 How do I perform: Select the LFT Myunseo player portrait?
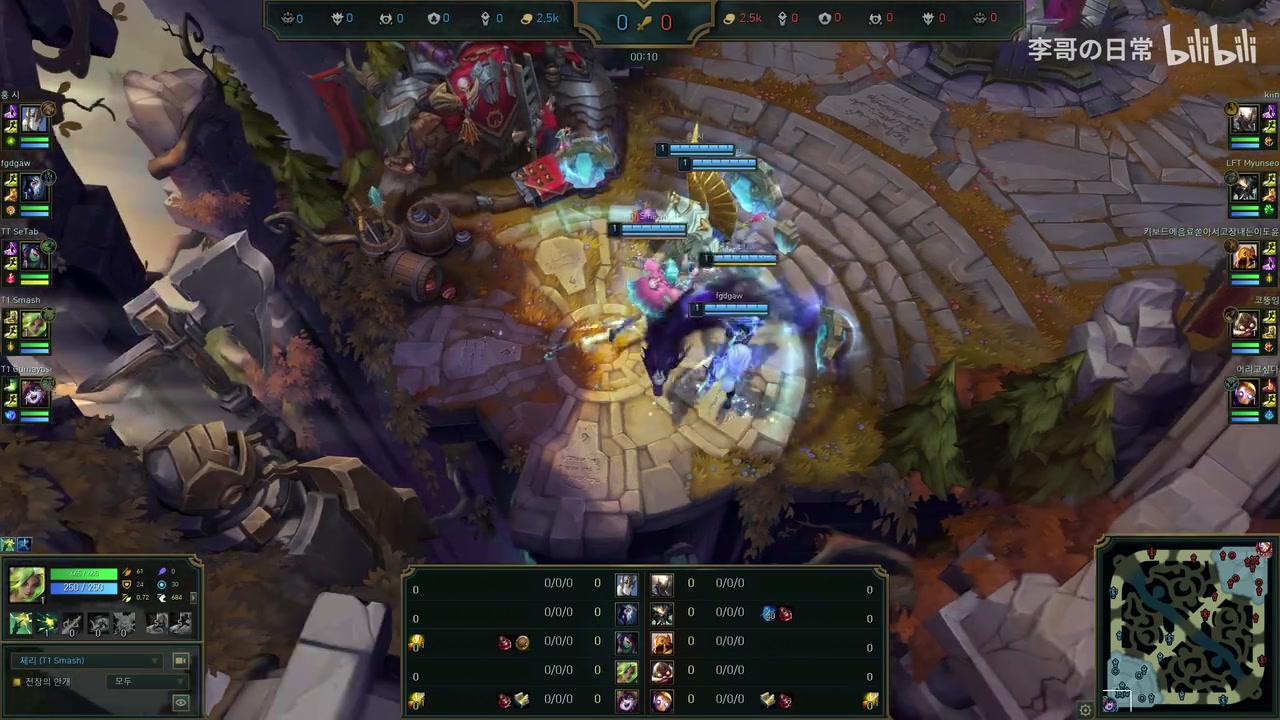(x=1244, y=187)
